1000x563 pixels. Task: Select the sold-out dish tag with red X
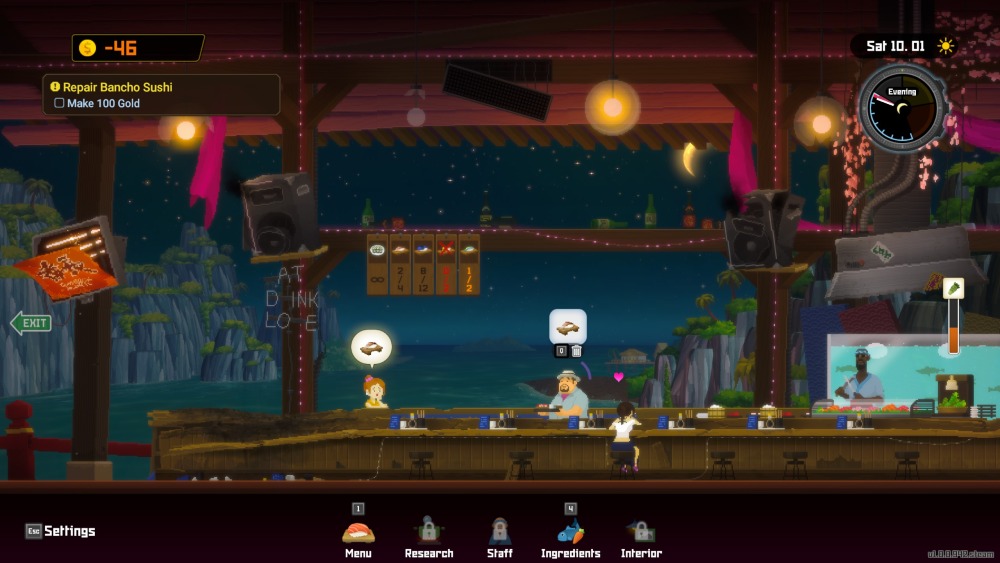pyautogui.click(x=446, y=265)
